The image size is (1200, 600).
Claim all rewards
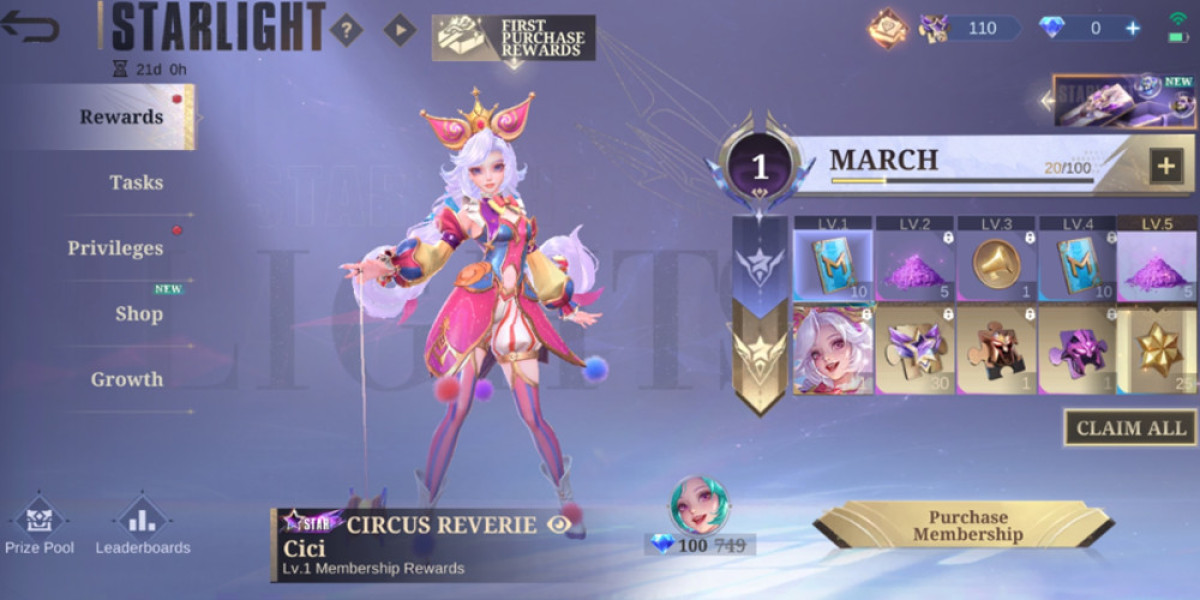pos(1130,428)
